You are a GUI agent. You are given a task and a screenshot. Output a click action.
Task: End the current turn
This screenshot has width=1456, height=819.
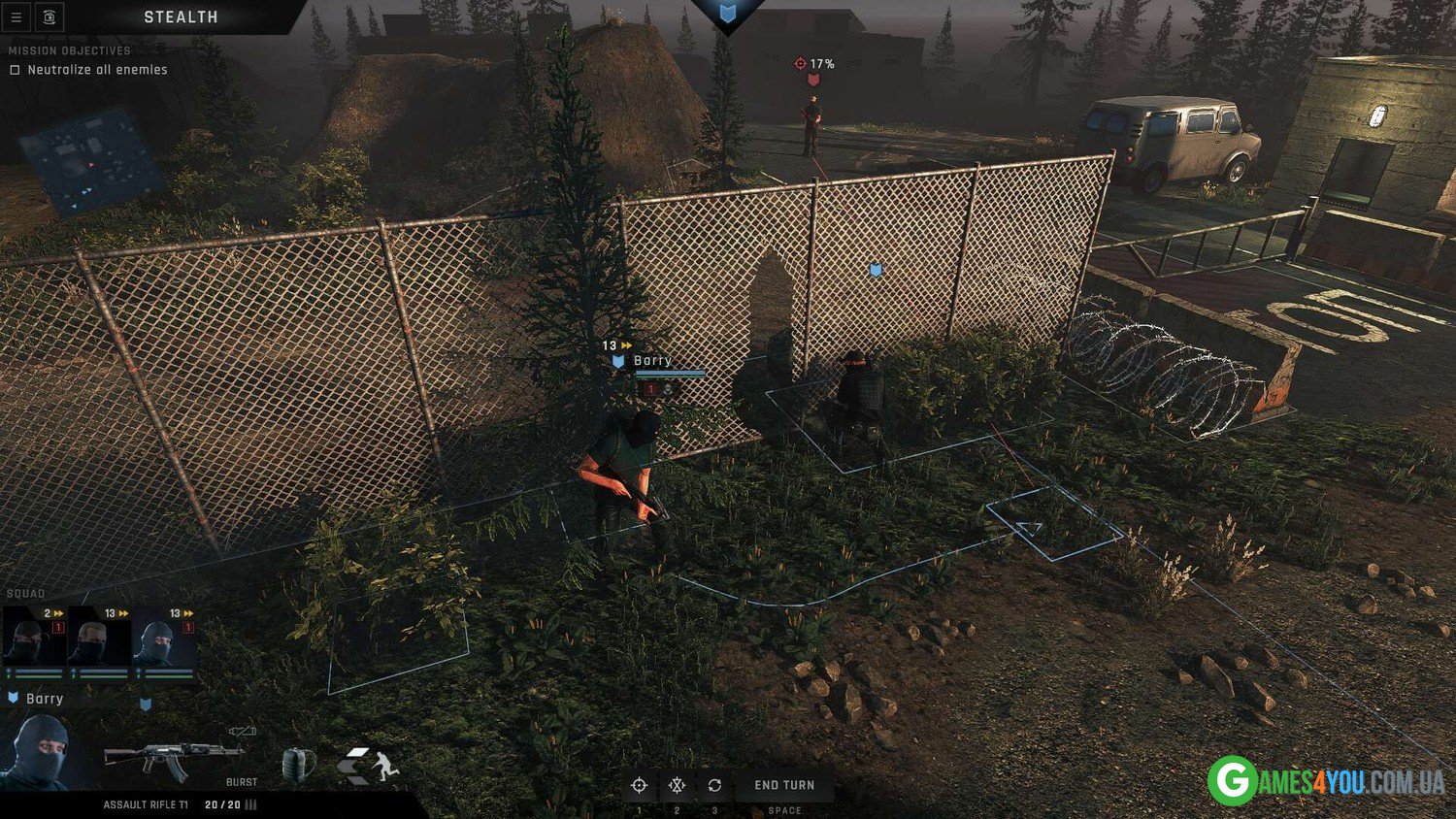tap(784, 785)
